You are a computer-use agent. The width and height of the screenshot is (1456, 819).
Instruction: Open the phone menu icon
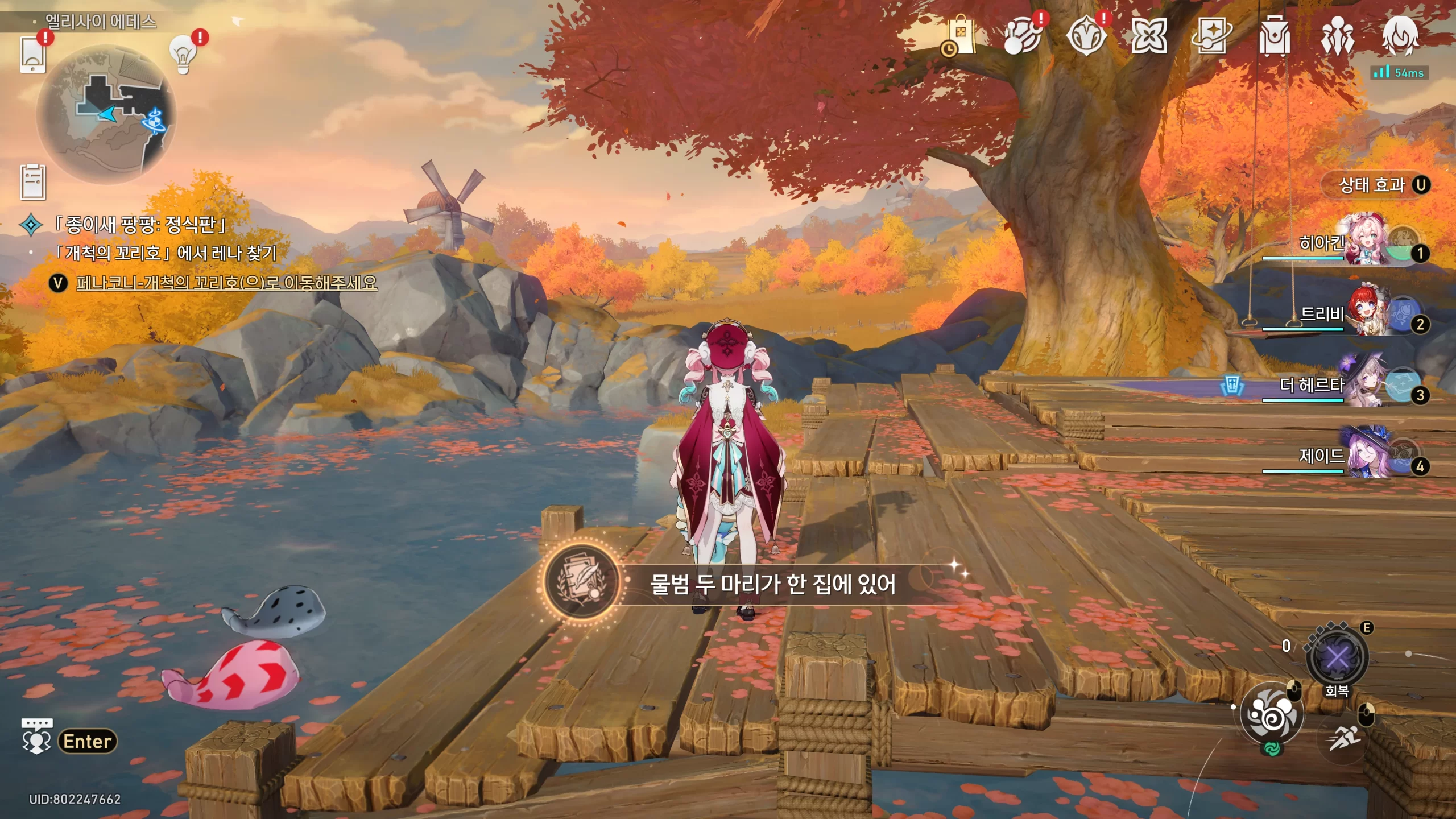tap(33, 55)
